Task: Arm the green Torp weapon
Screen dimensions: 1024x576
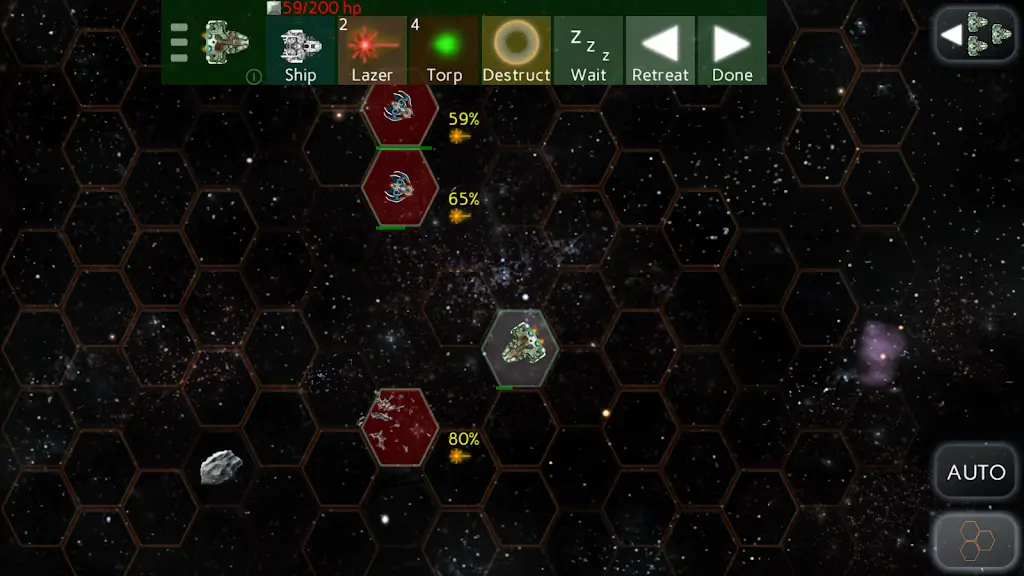Action: pos(444,50)
